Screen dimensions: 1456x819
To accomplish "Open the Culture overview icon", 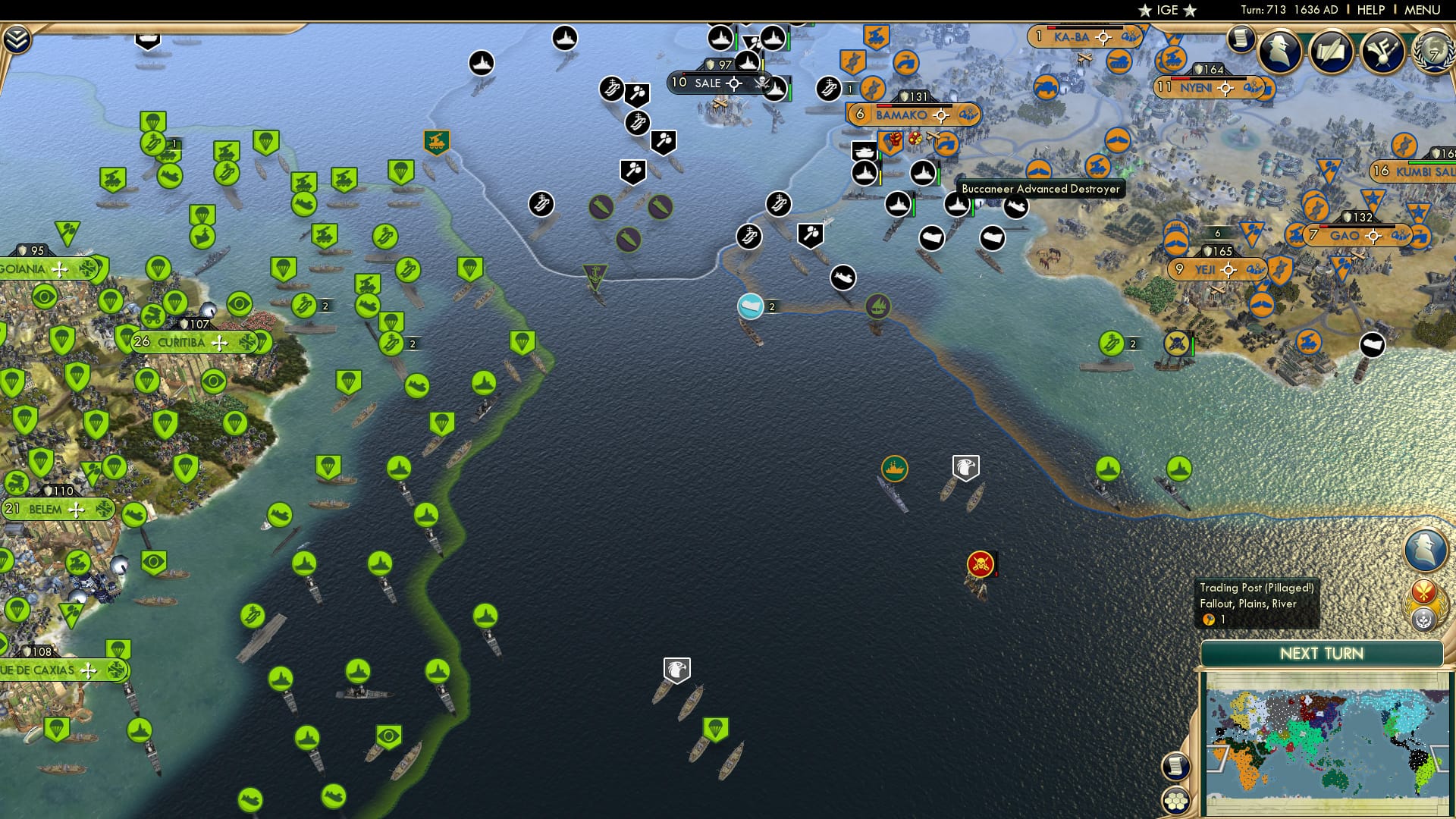I will click(1382, 52).
